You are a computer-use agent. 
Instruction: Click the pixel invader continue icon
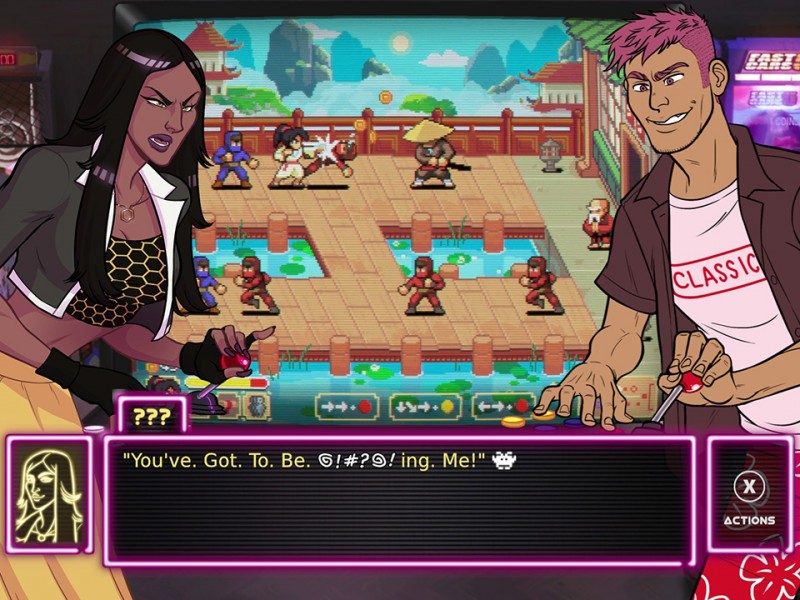(506, 461)
